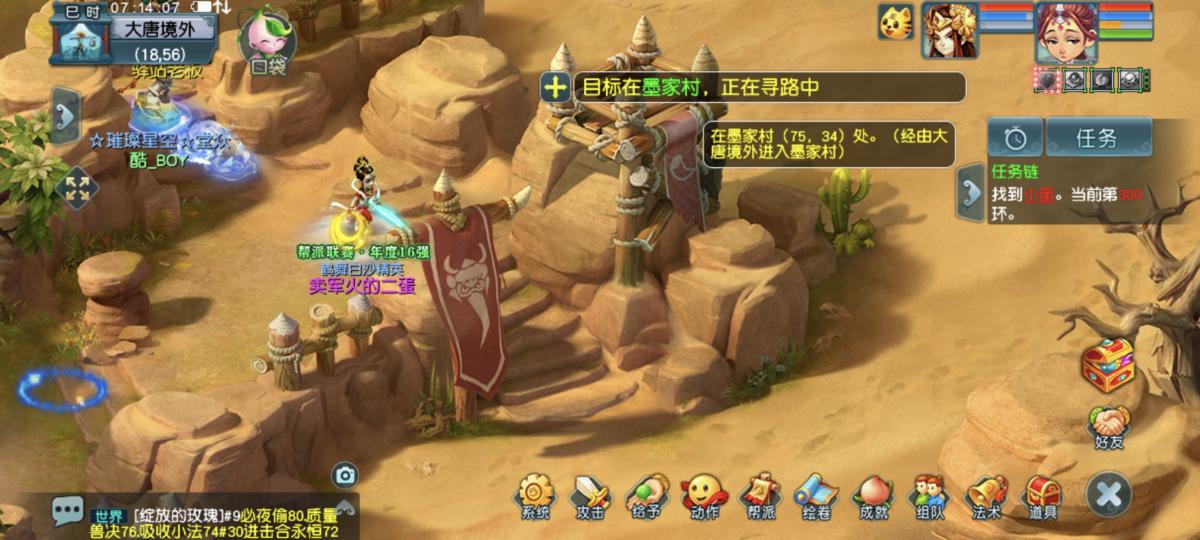Show the 绘卷 scroll panel

815,495
